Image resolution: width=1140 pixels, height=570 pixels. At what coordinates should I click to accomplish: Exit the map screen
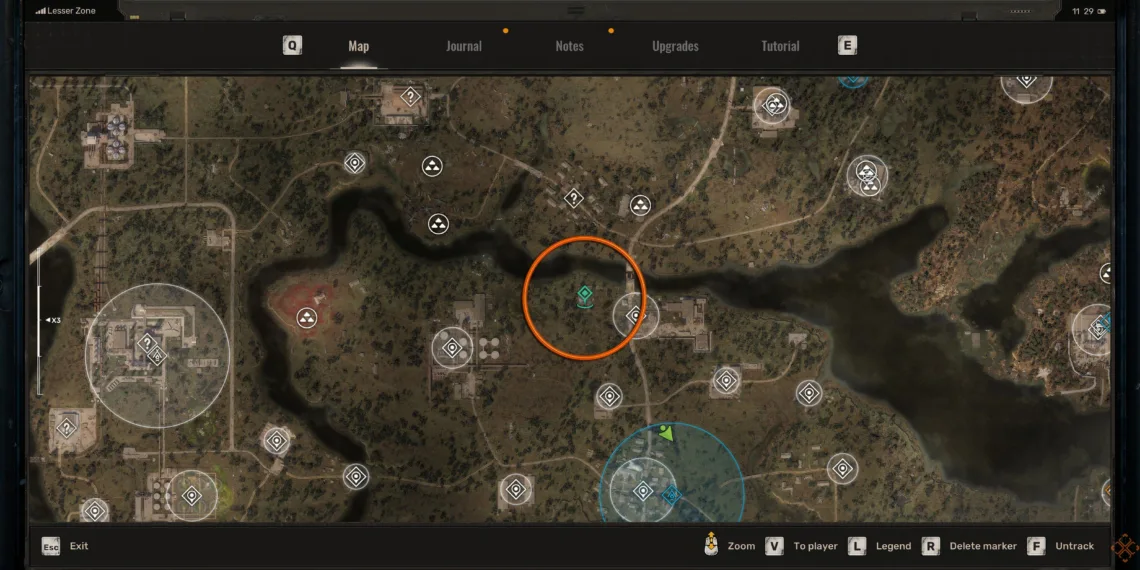pyautogui.click(x=66, y=546)
